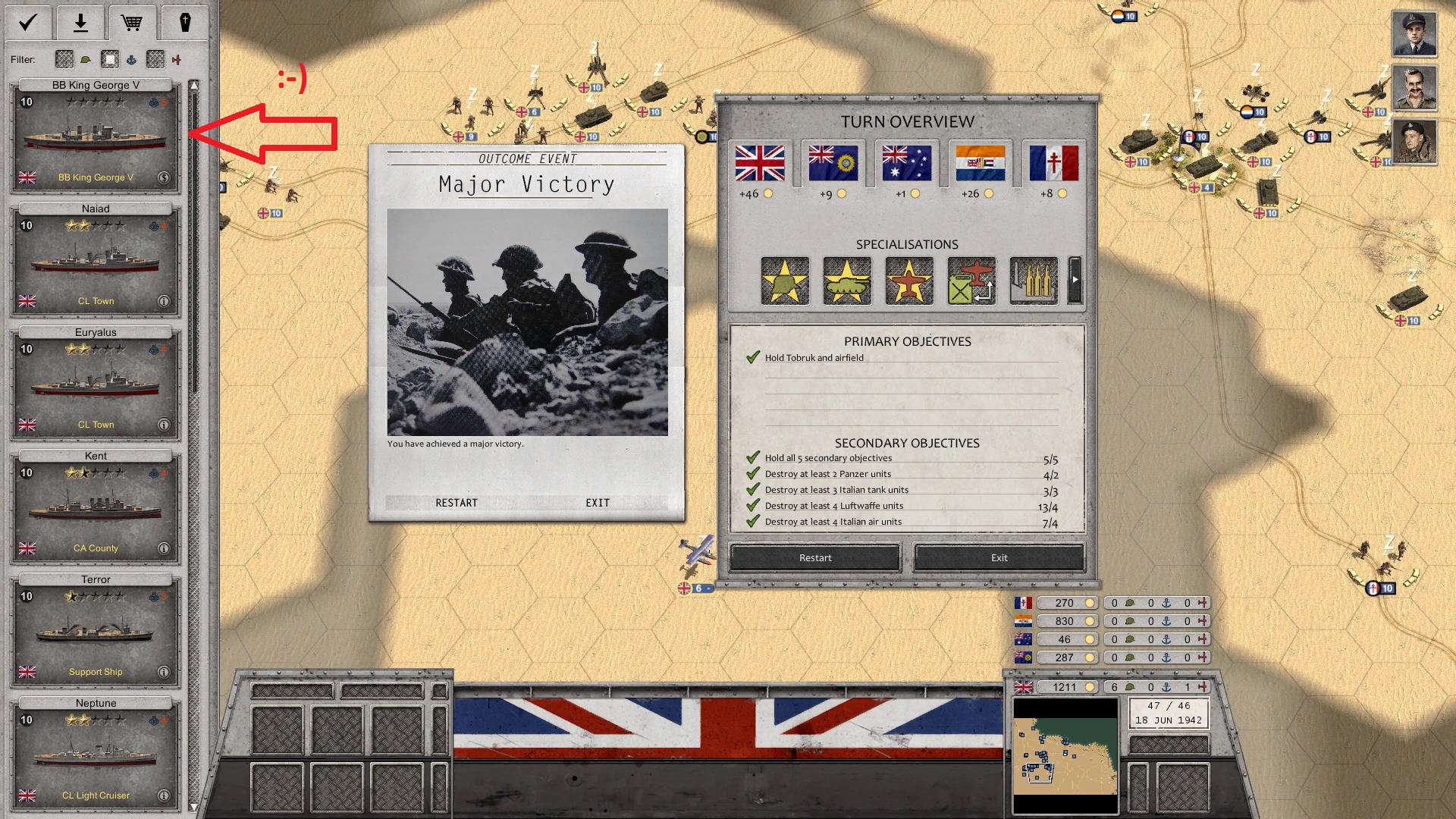
Task: Select the tank specialisation star
Action: click(x=846, y=281)
